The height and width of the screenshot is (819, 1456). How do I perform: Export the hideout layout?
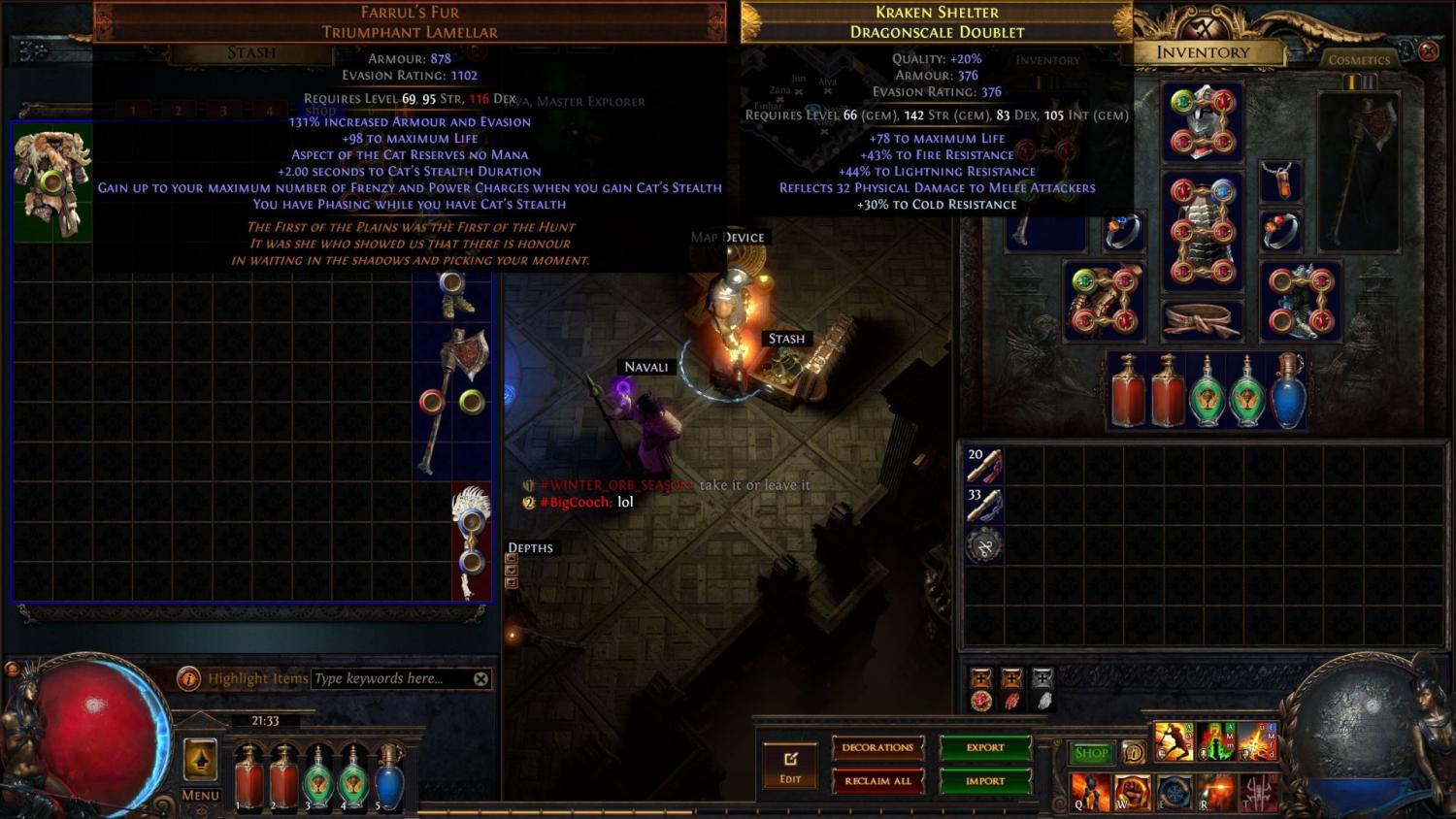click(984, 747)
